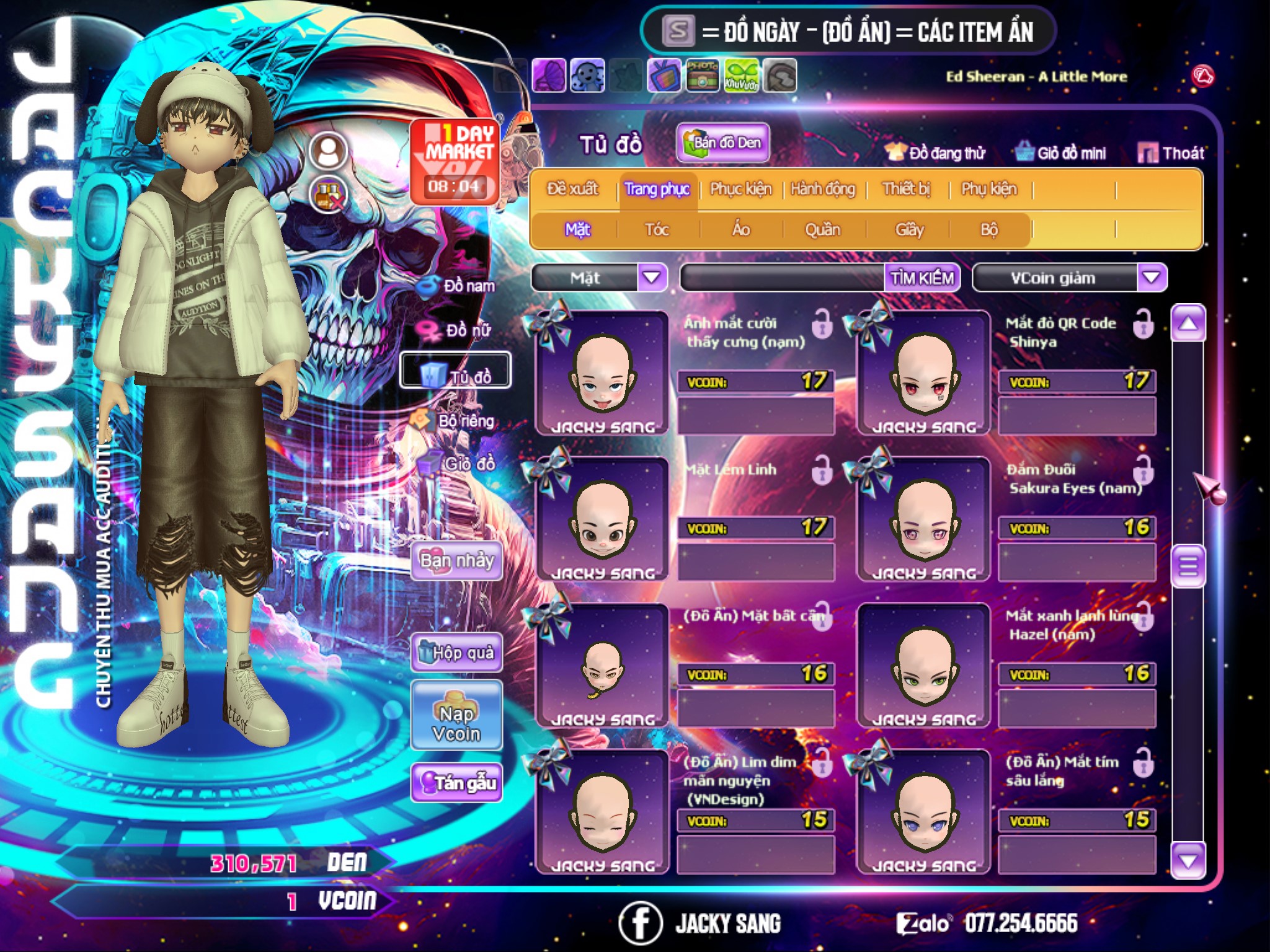This screenshot has height=952, width=1270.
Task: Open the Bộ riêng menu entry
Action: [458, 421]
